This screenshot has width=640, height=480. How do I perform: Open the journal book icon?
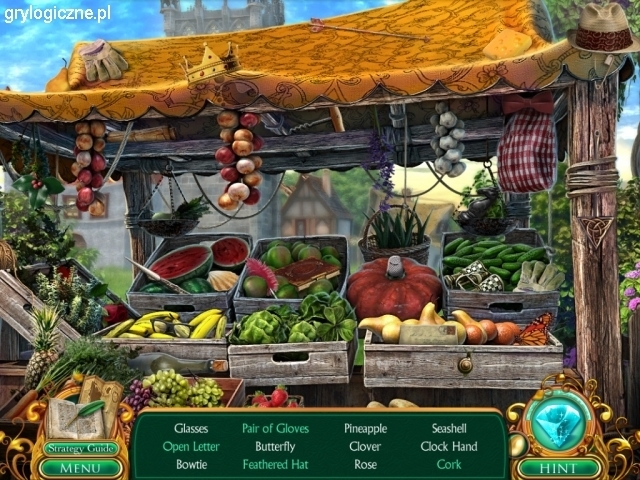(70, 417)
